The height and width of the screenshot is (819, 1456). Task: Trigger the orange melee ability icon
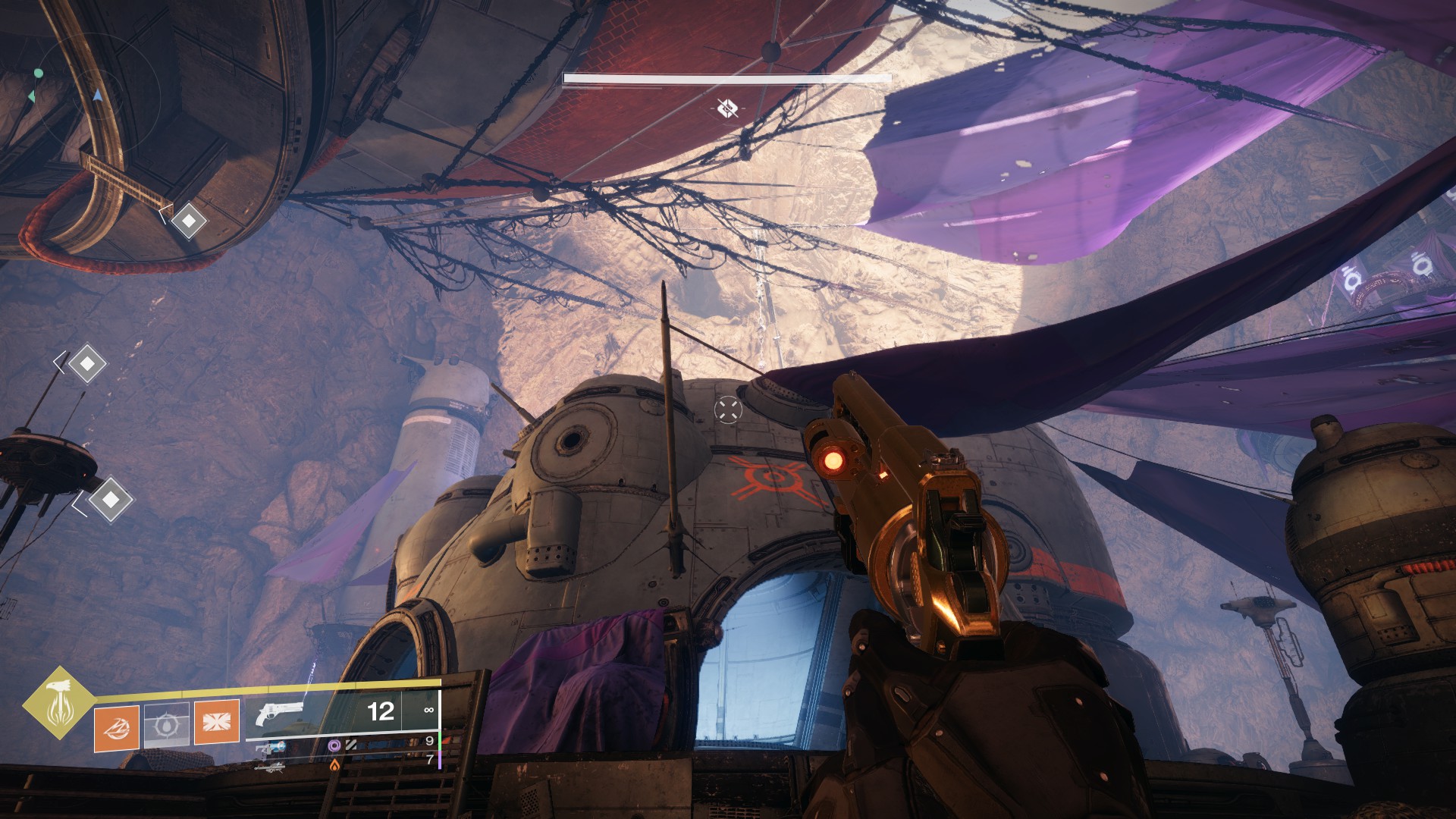tap(217, 721)
